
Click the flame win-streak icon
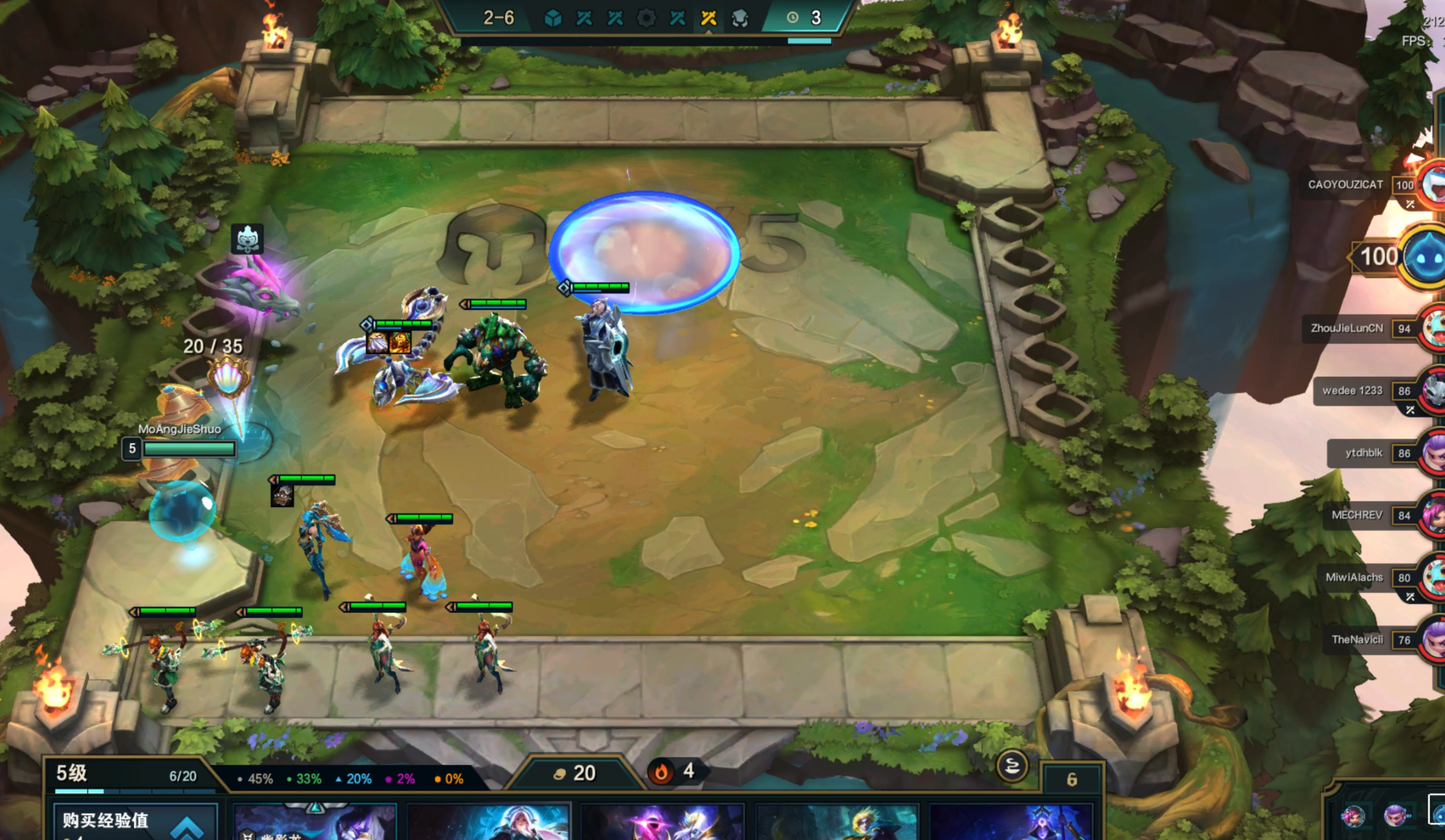(661, 772)
